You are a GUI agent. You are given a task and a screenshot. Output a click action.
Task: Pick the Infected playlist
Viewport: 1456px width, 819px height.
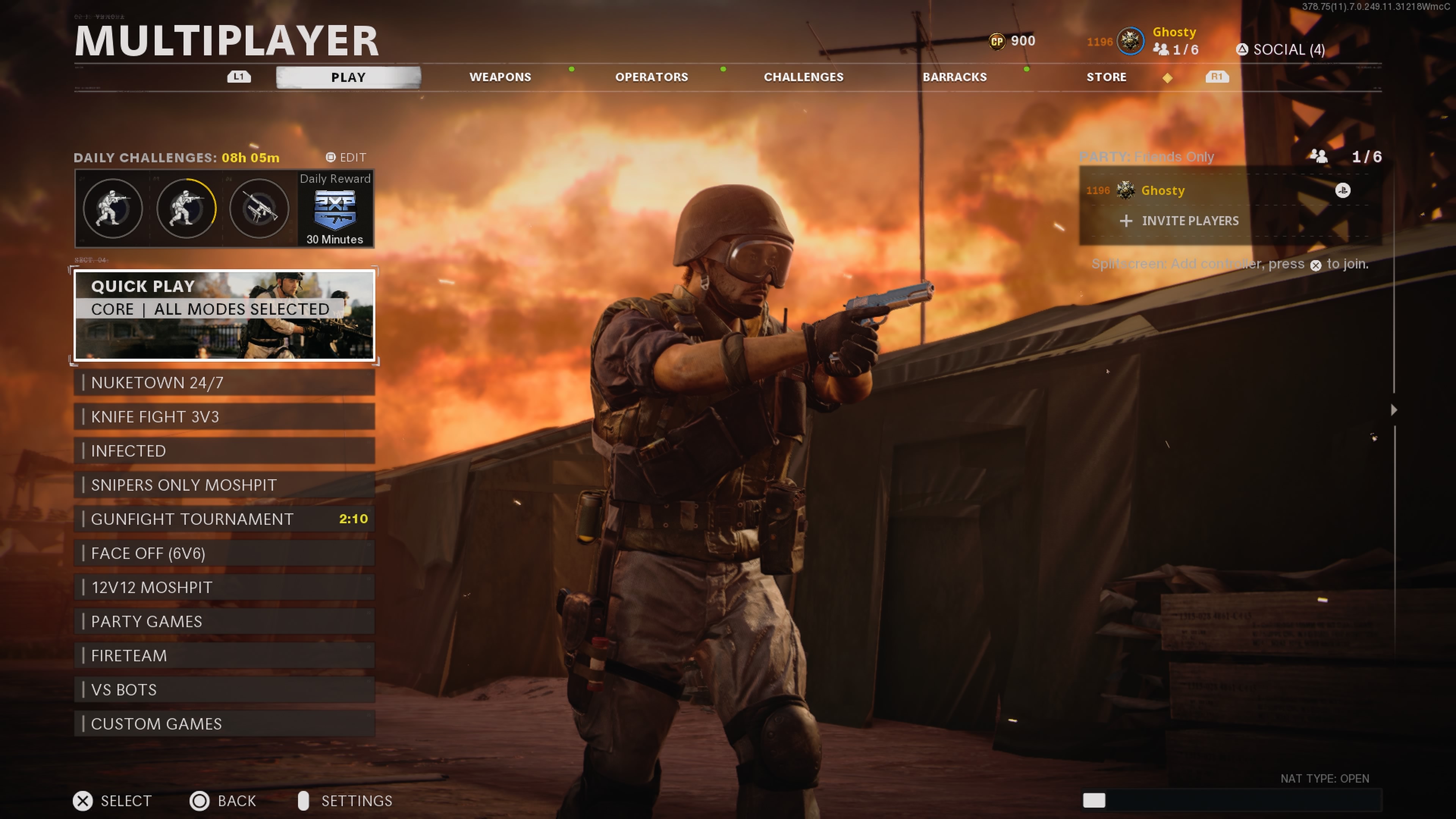(x=224, y=450)
